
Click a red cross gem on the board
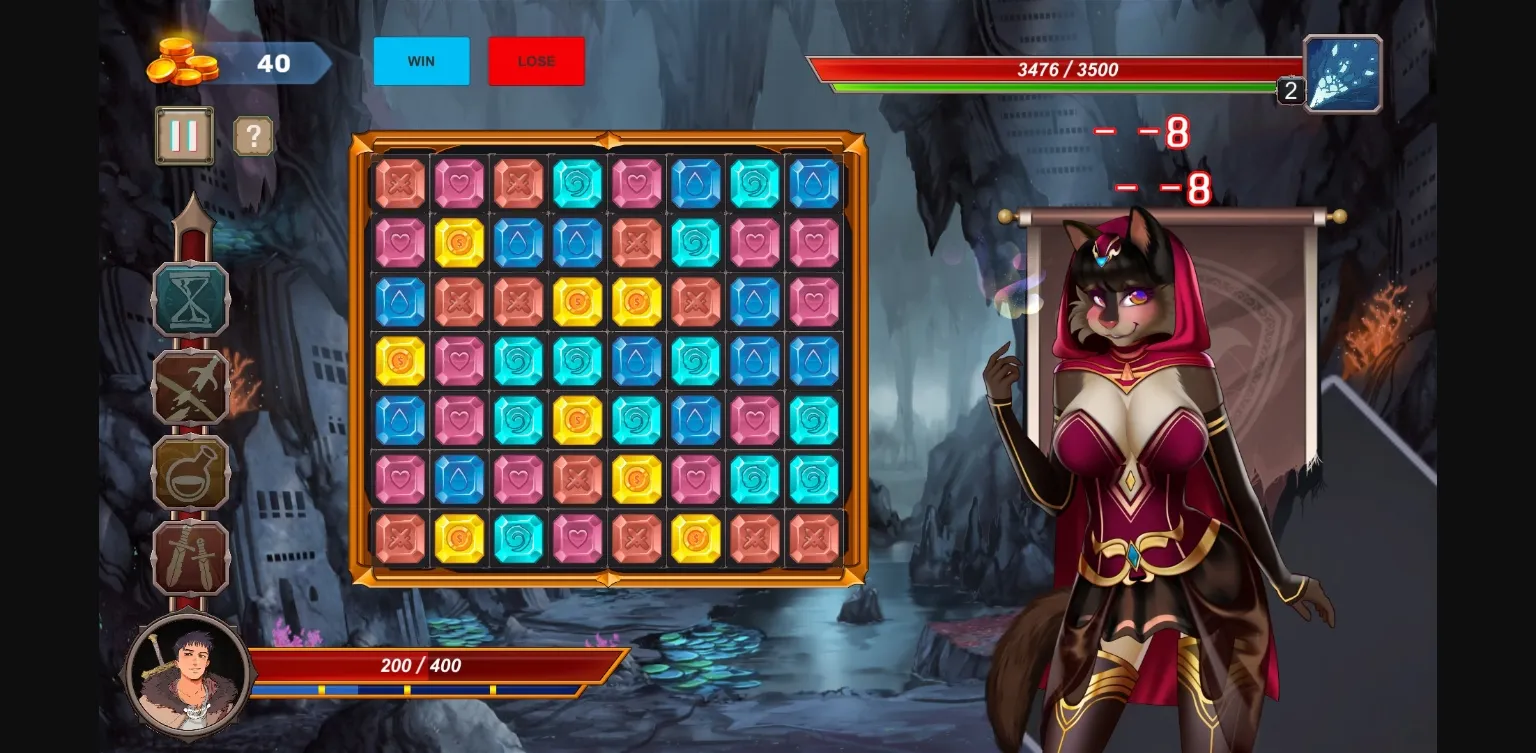click(x=398, y=182)
